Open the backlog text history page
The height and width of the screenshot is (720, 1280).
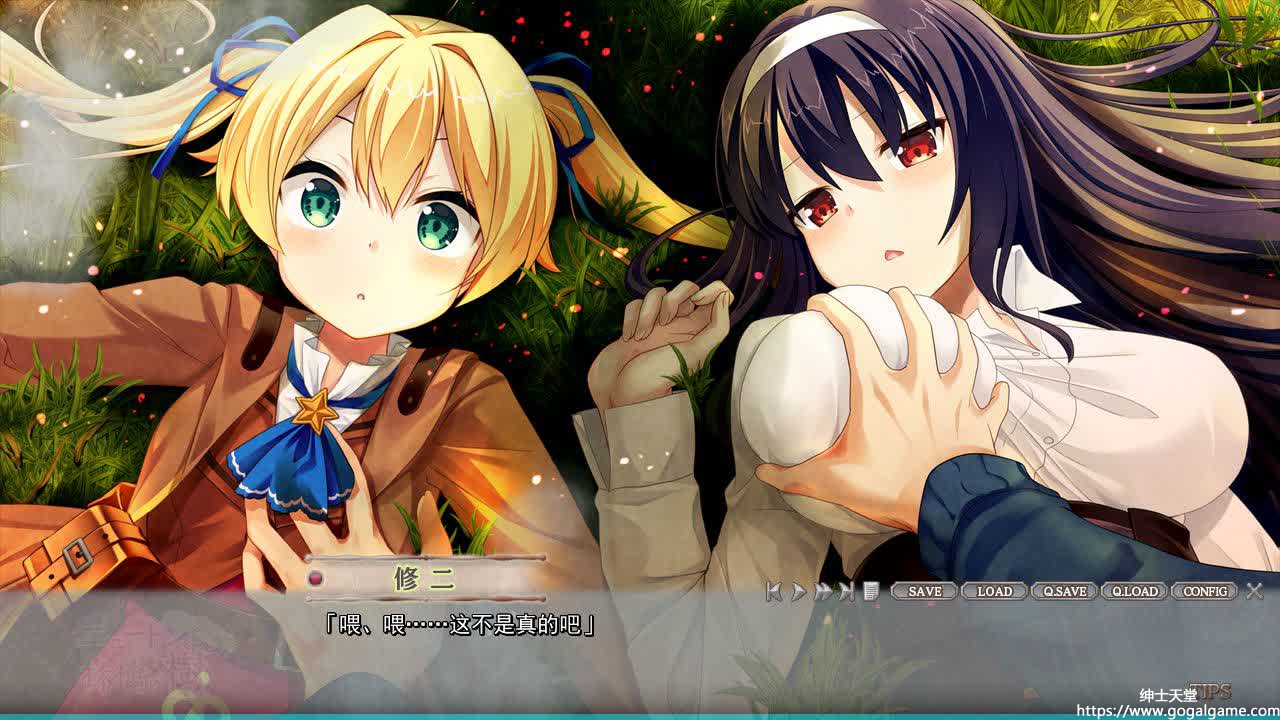(871, 591)
